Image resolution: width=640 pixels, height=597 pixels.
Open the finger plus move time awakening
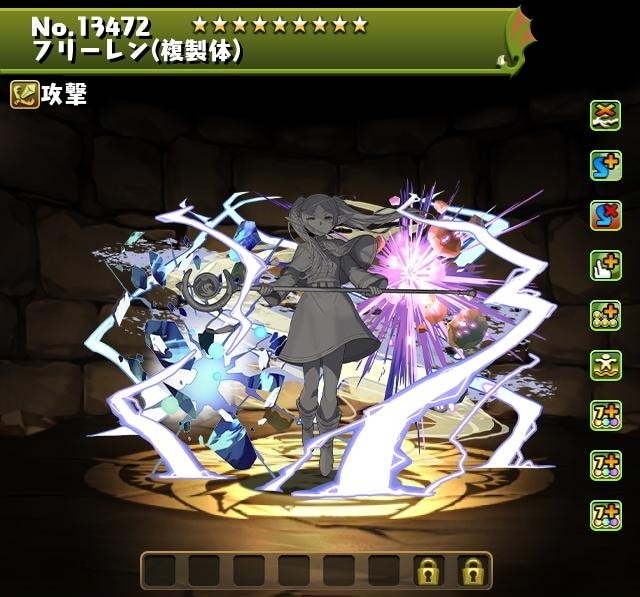605,264
